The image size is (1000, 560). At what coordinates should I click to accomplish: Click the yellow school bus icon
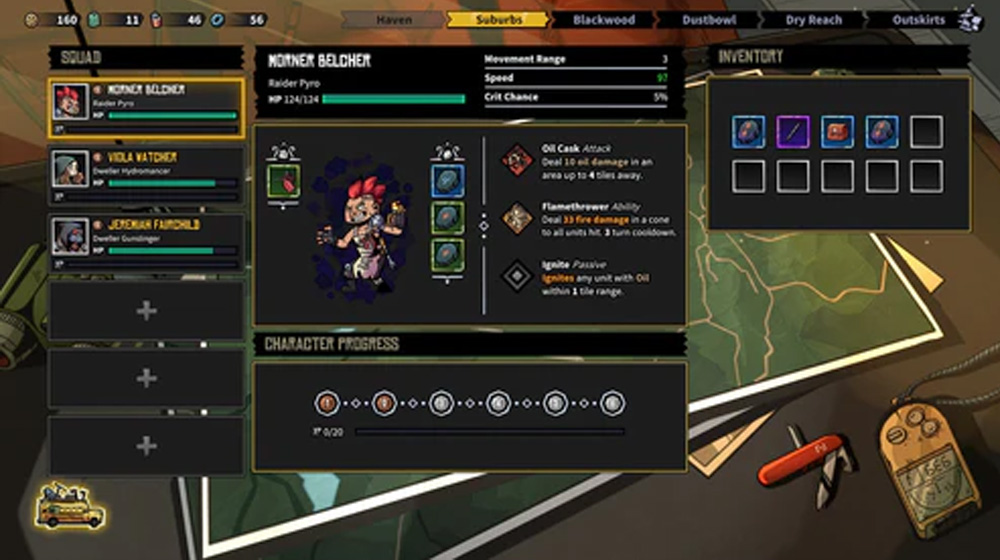[x=70, y=506]
